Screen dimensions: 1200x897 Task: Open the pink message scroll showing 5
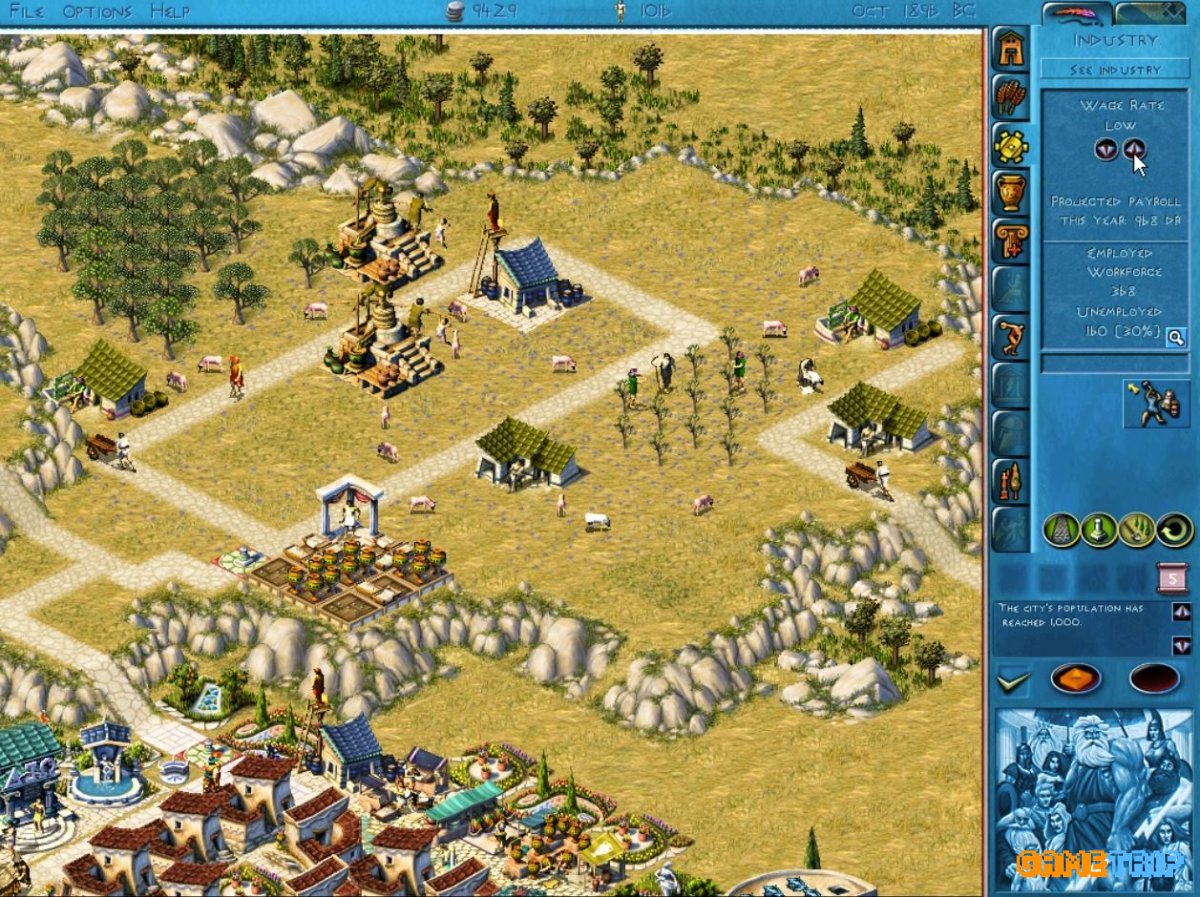point(1172,577)
